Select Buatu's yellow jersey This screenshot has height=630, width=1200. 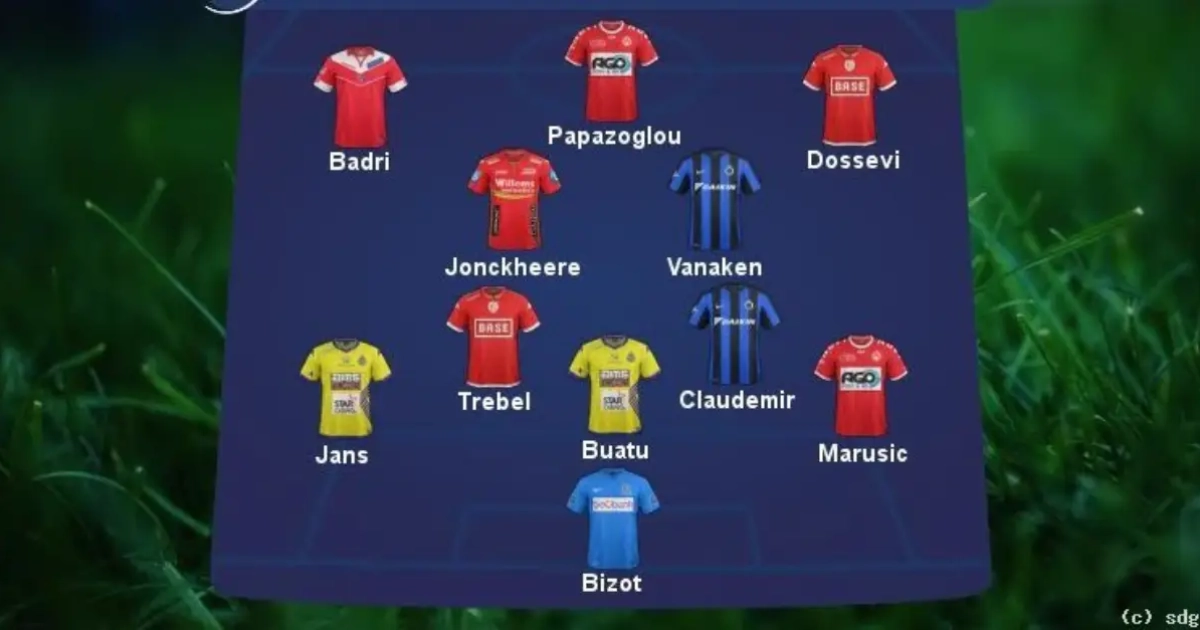point(614,385)
